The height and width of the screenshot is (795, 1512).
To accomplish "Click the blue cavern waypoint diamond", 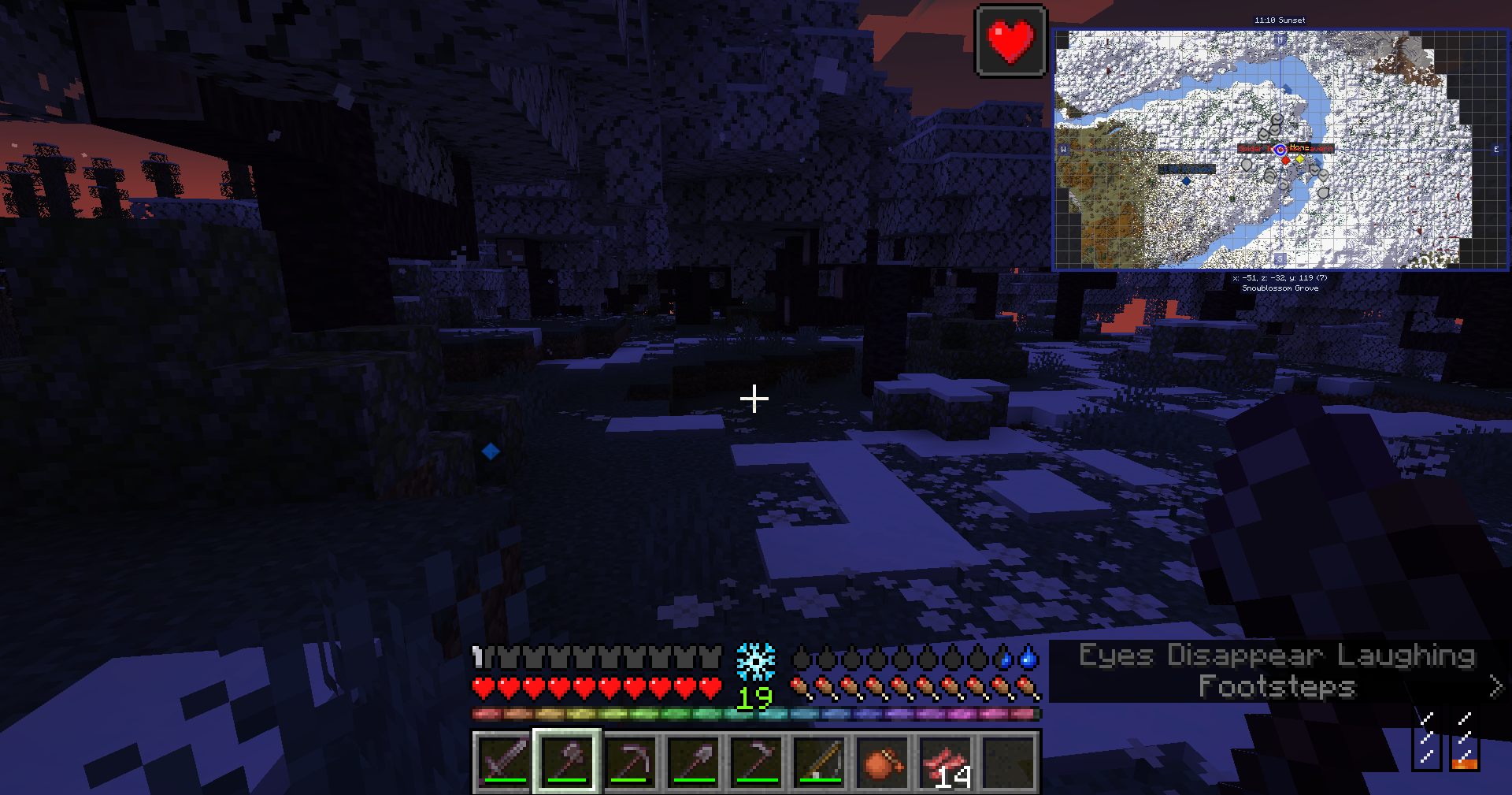I will click(1187, 181).
